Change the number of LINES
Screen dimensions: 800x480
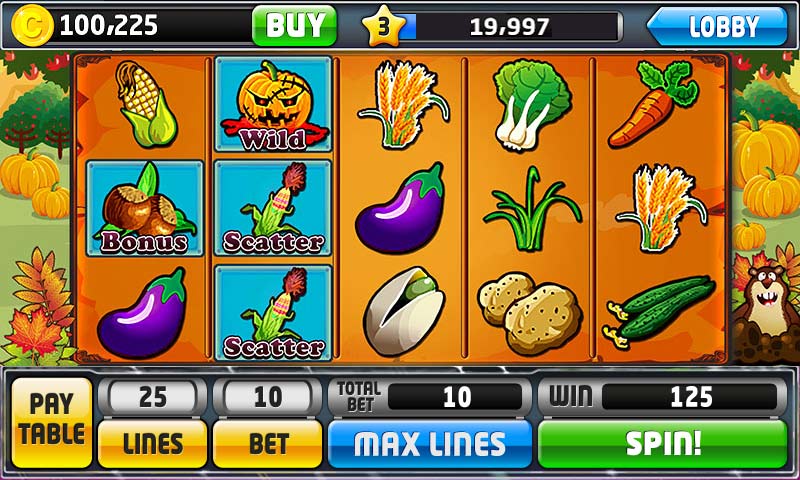152,443
